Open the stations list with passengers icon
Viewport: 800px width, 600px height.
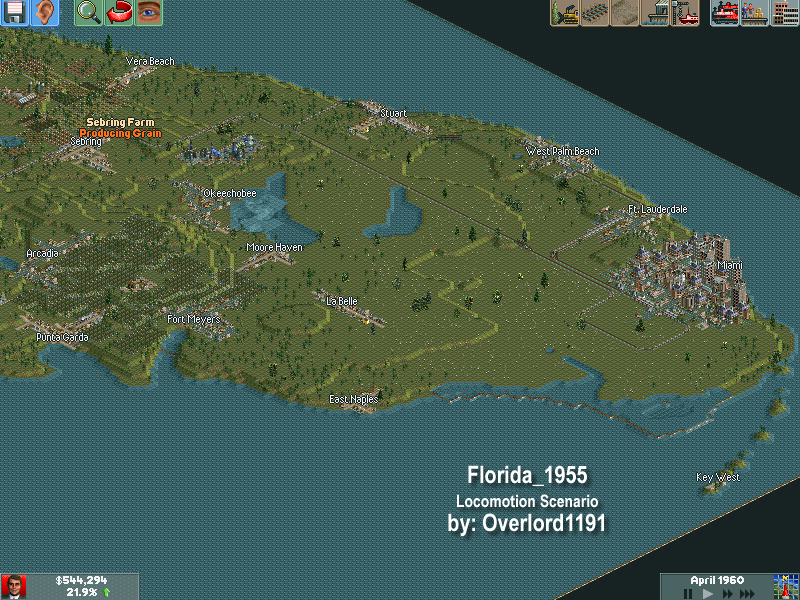coord(755,13)
